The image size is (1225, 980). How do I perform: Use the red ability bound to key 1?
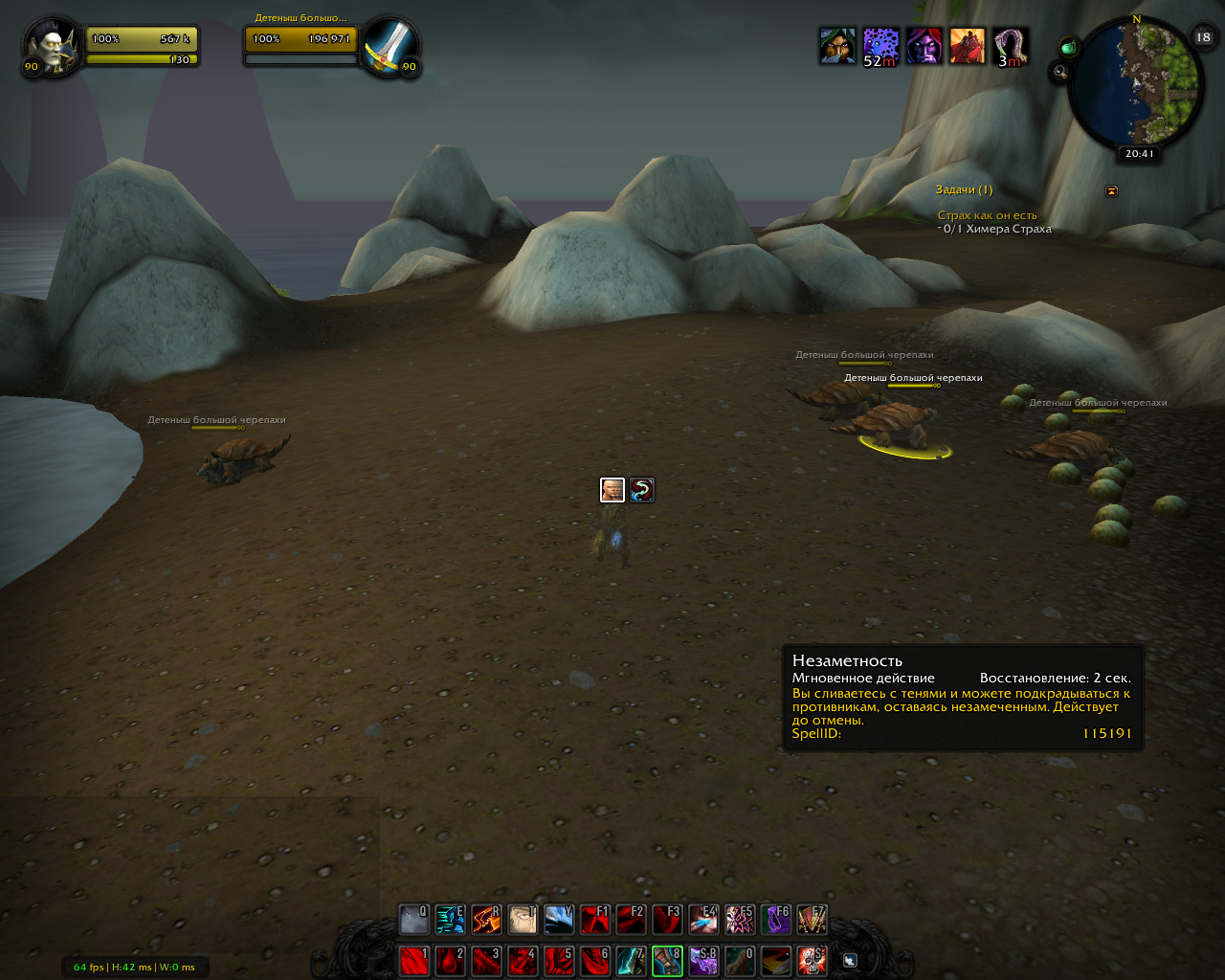tap(413, 960)
